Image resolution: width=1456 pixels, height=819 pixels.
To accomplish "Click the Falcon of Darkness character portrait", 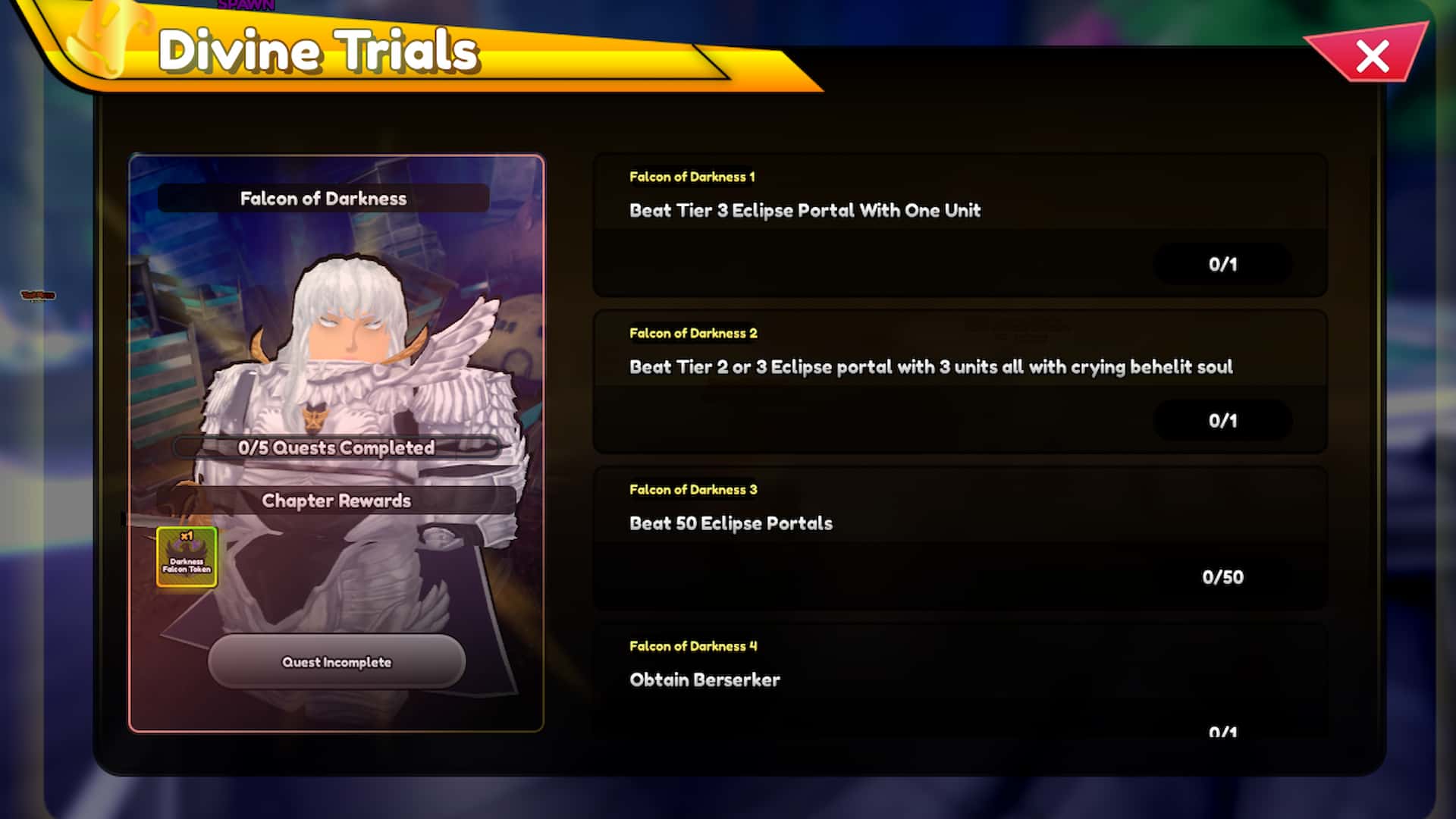I will tap(341, 341).
